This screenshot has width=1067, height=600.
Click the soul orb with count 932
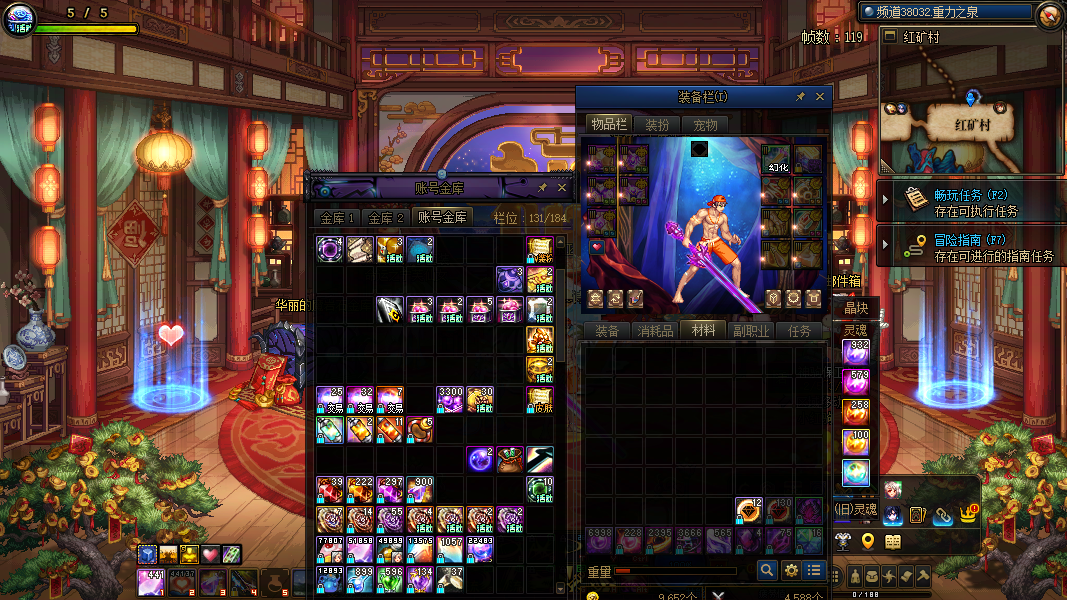coord(856,352)
